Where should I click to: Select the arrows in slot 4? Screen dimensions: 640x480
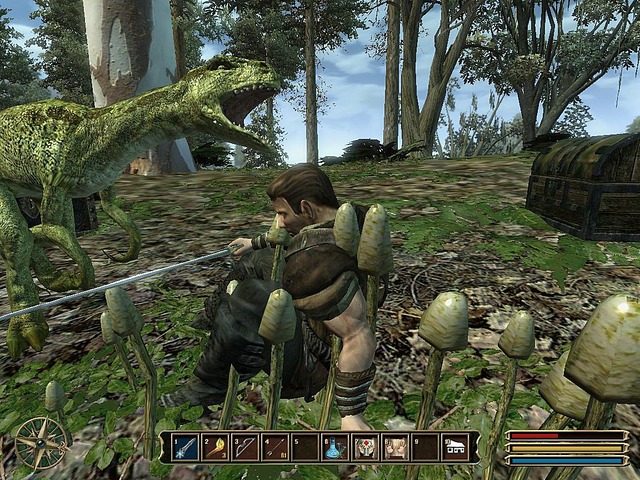275,447
